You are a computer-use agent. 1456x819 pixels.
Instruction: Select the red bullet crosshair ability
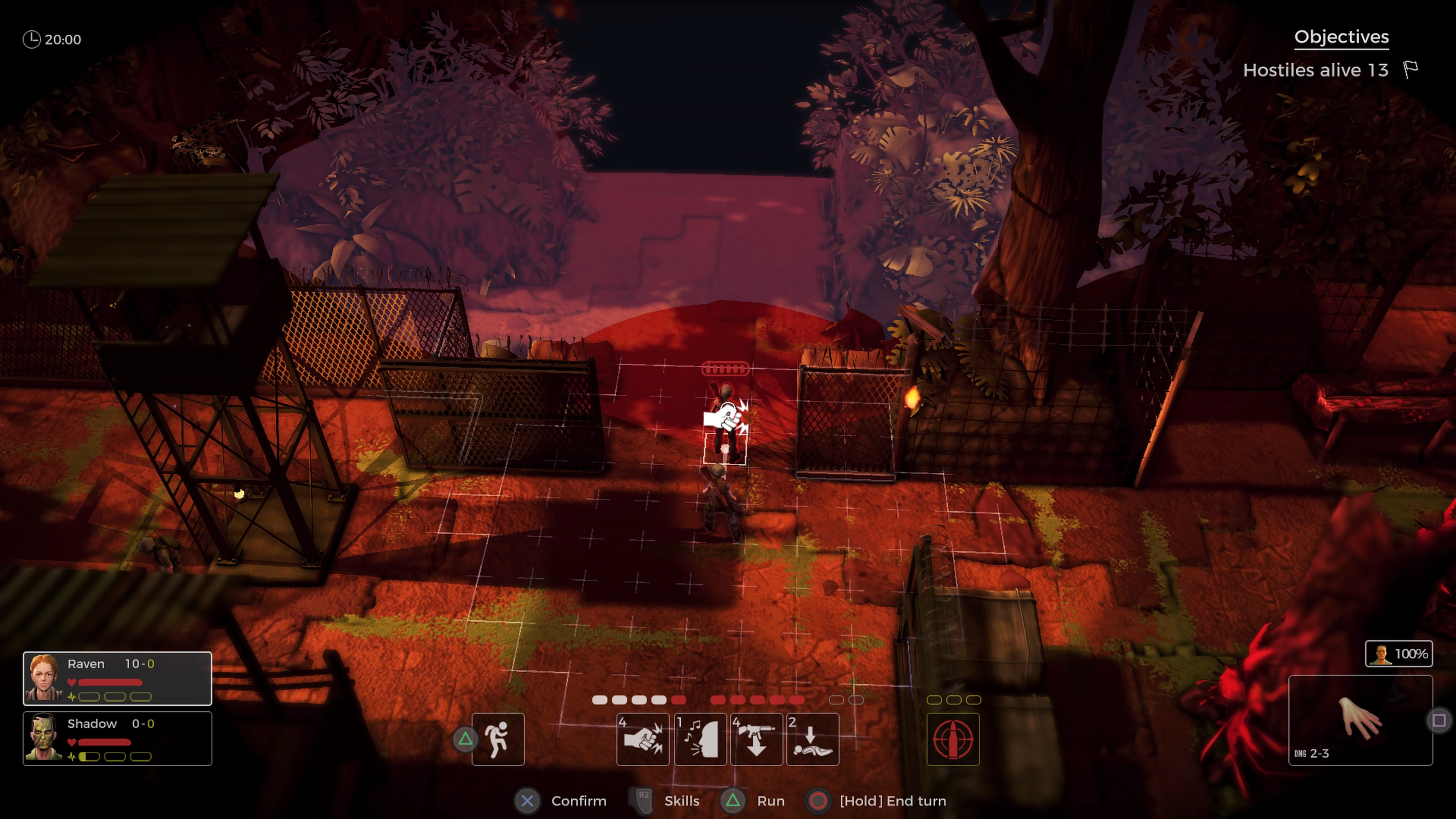[x=953, y=739]
